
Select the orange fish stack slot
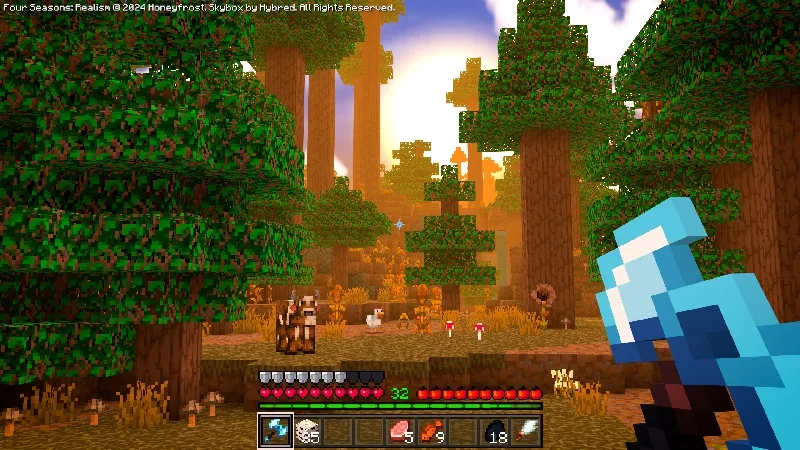coord(431,431)
